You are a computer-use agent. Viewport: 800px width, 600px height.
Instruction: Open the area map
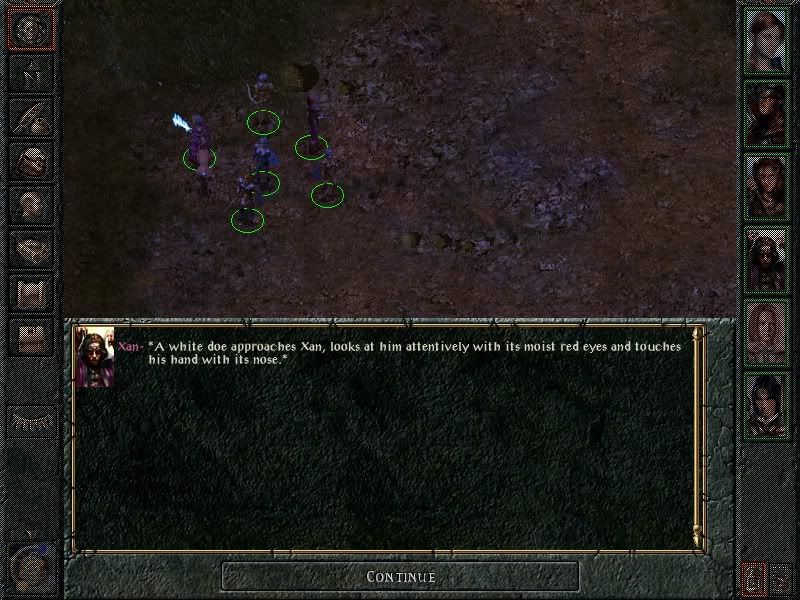coord(30,73)
